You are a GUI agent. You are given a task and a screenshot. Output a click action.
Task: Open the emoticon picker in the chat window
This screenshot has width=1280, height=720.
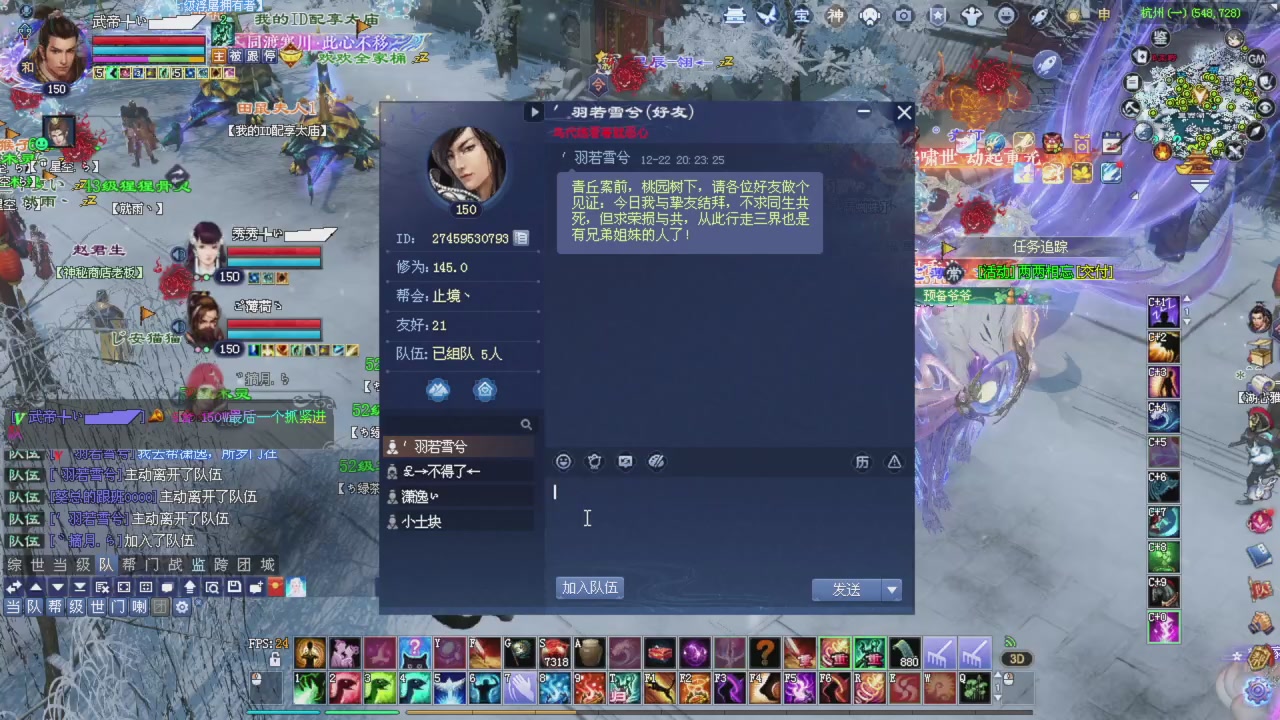563,461
